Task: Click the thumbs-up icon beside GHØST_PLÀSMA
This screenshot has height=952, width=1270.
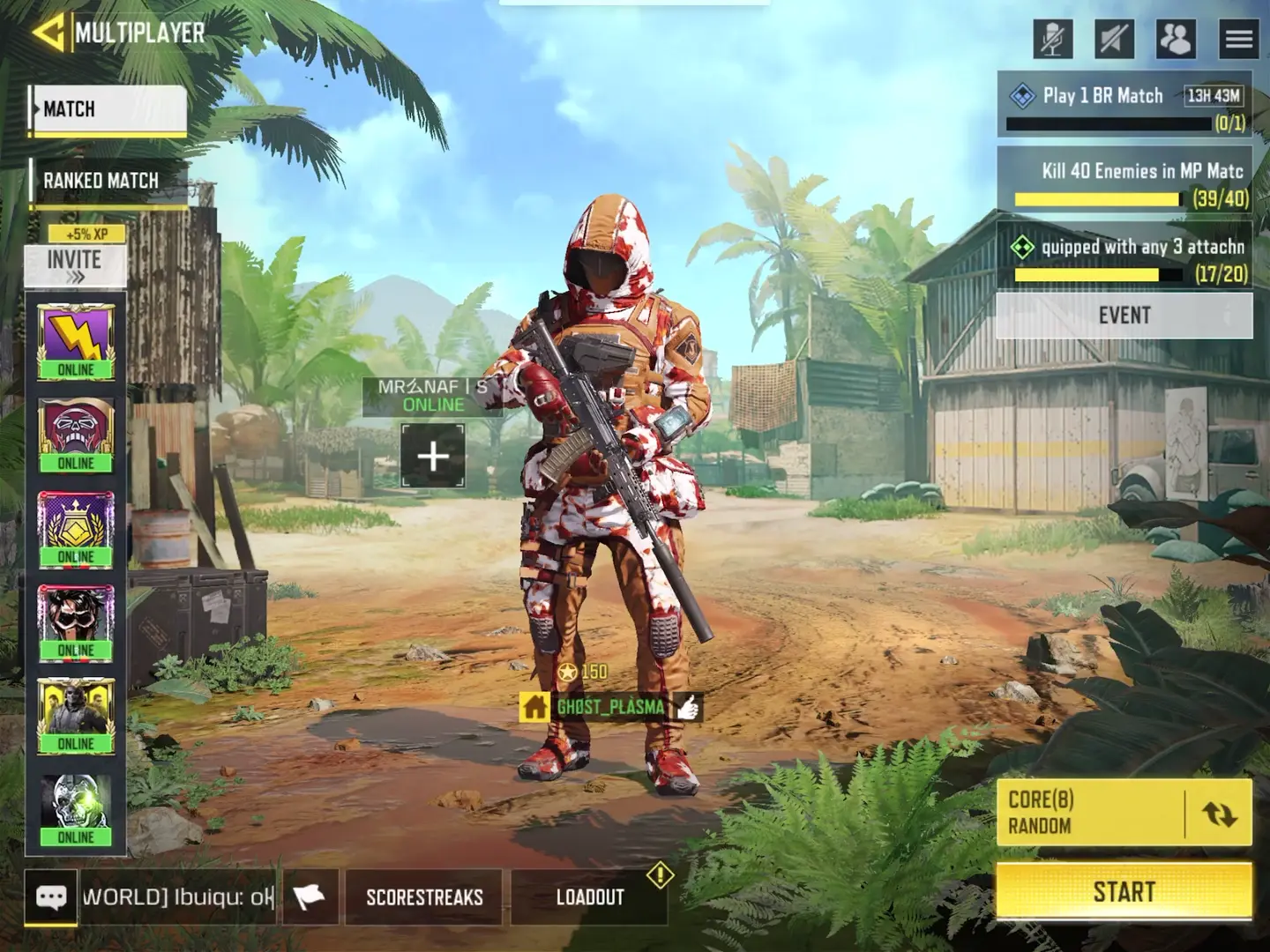Action: (690, 704)
